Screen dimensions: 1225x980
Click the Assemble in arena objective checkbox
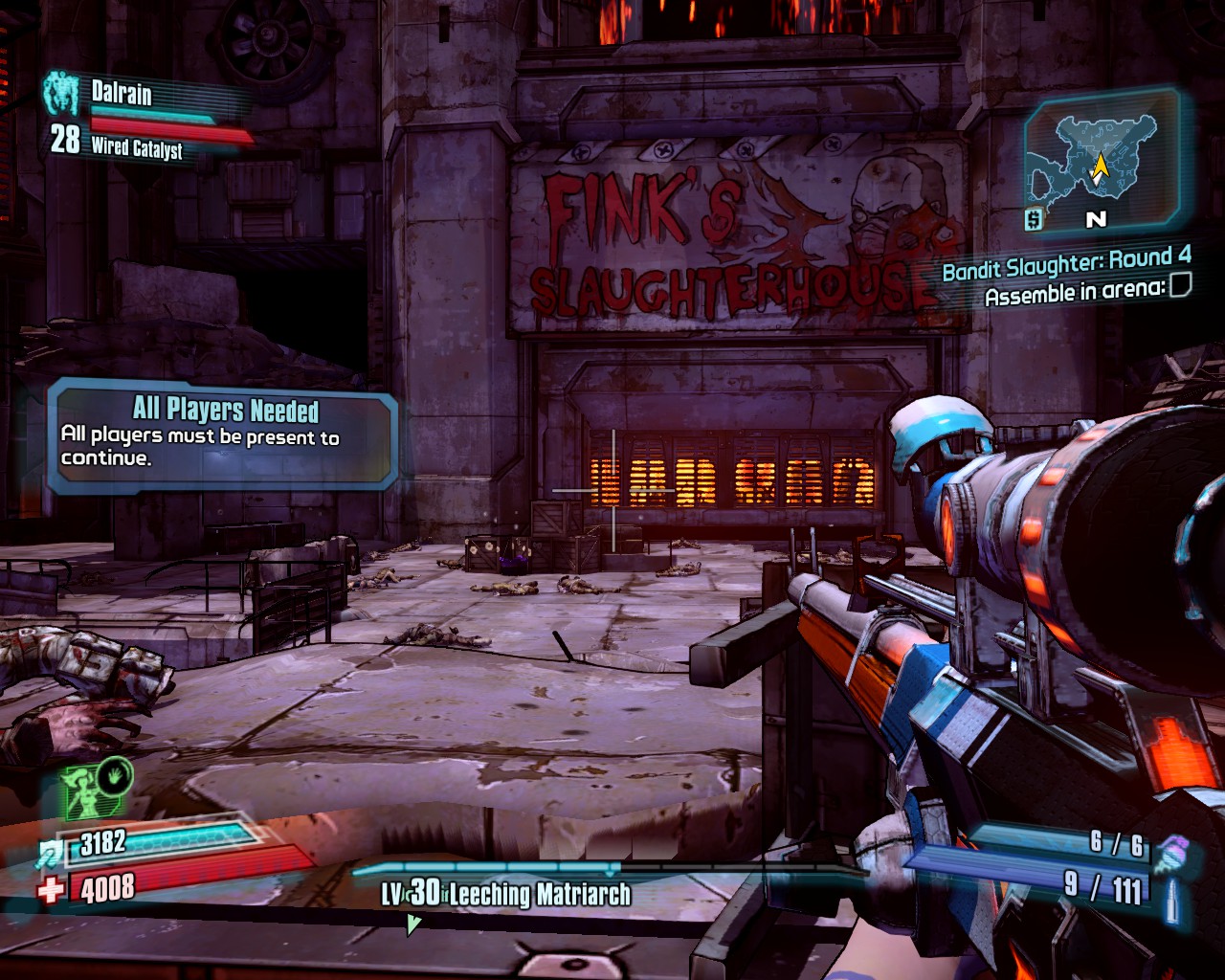tap(1180, 285)
